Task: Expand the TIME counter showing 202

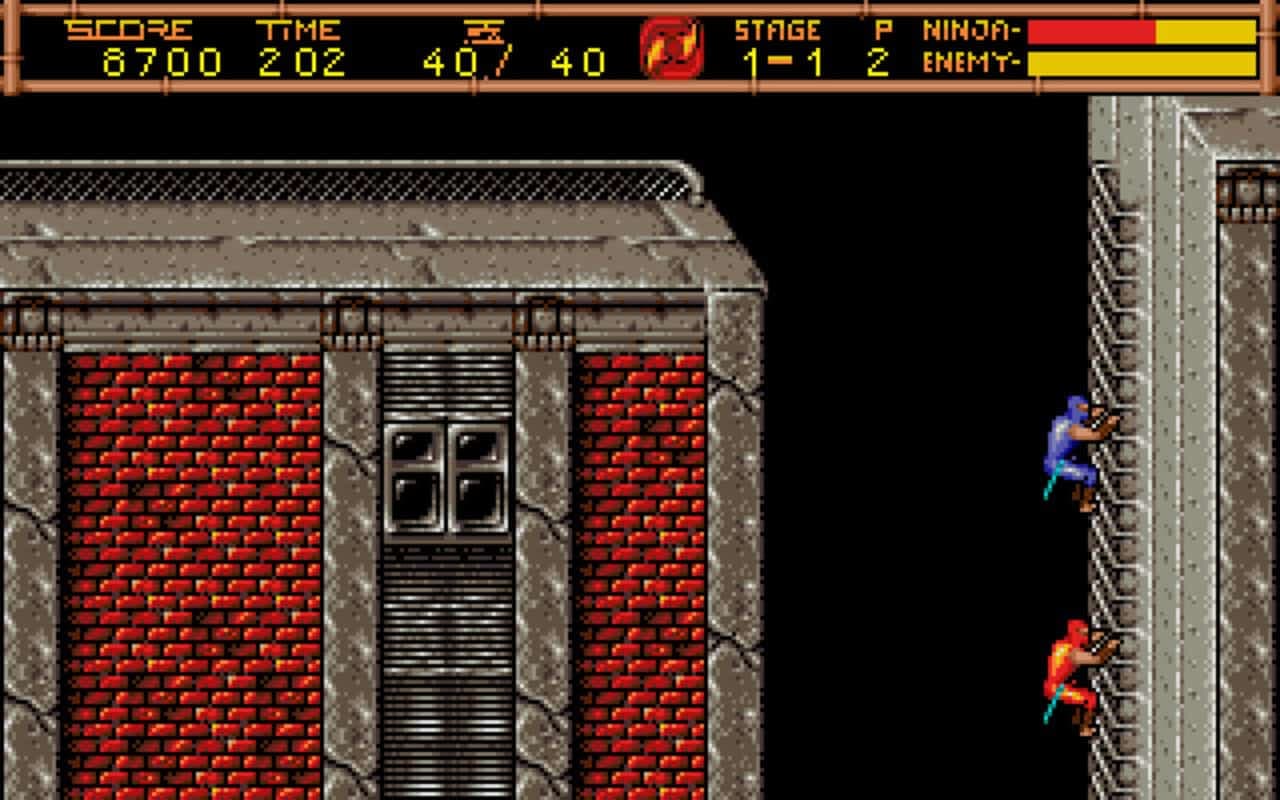Action: 300,60
